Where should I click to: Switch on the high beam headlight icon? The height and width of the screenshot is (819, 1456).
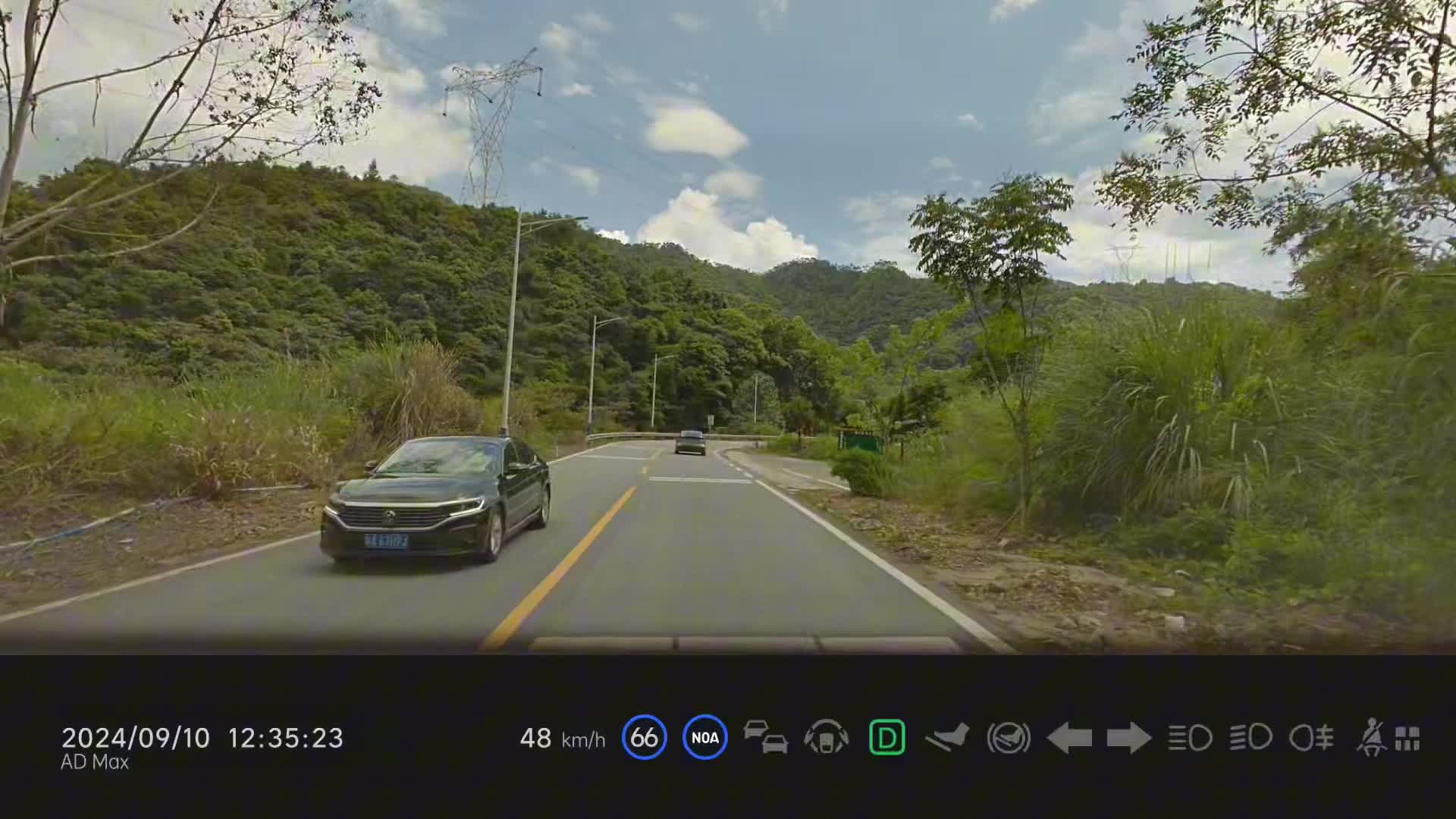1190,737
